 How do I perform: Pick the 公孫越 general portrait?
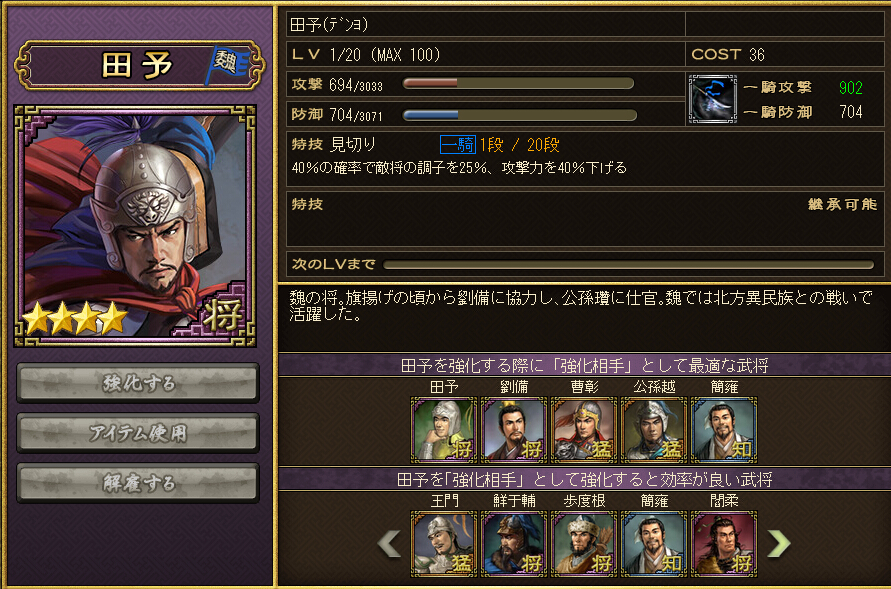(x=654, y=429)
